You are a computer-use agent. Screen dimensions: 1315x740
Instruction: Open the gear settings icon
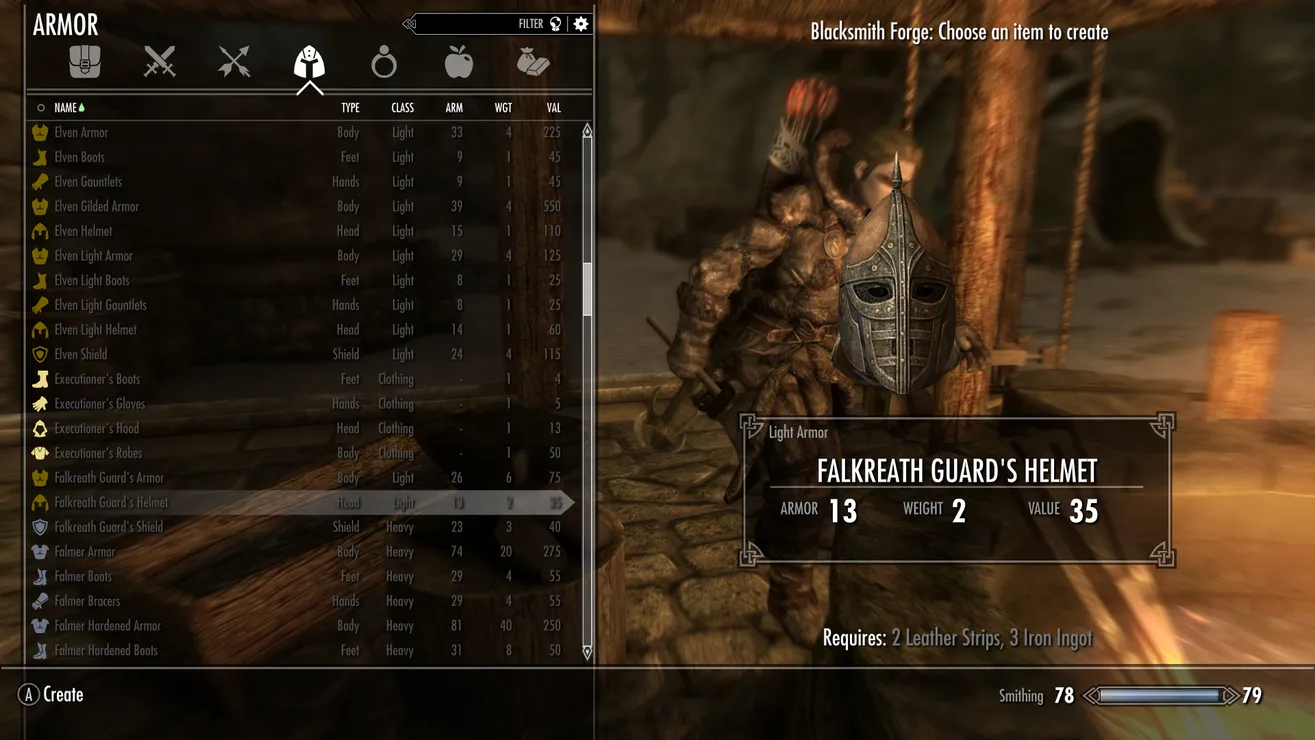coord(581,24)
